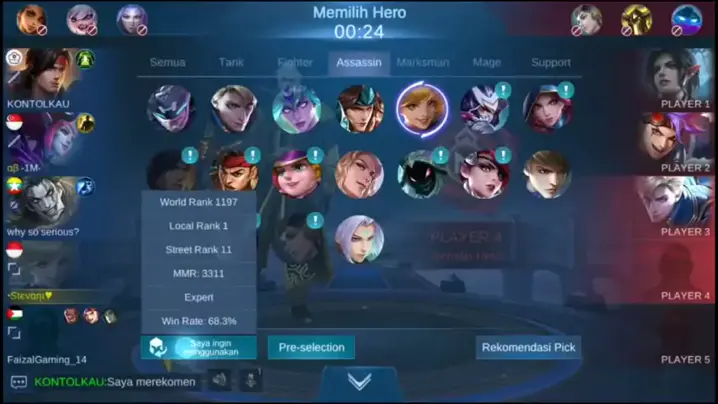
Task: Toggle the speaker sound icon
Action: tap(219, 380)
